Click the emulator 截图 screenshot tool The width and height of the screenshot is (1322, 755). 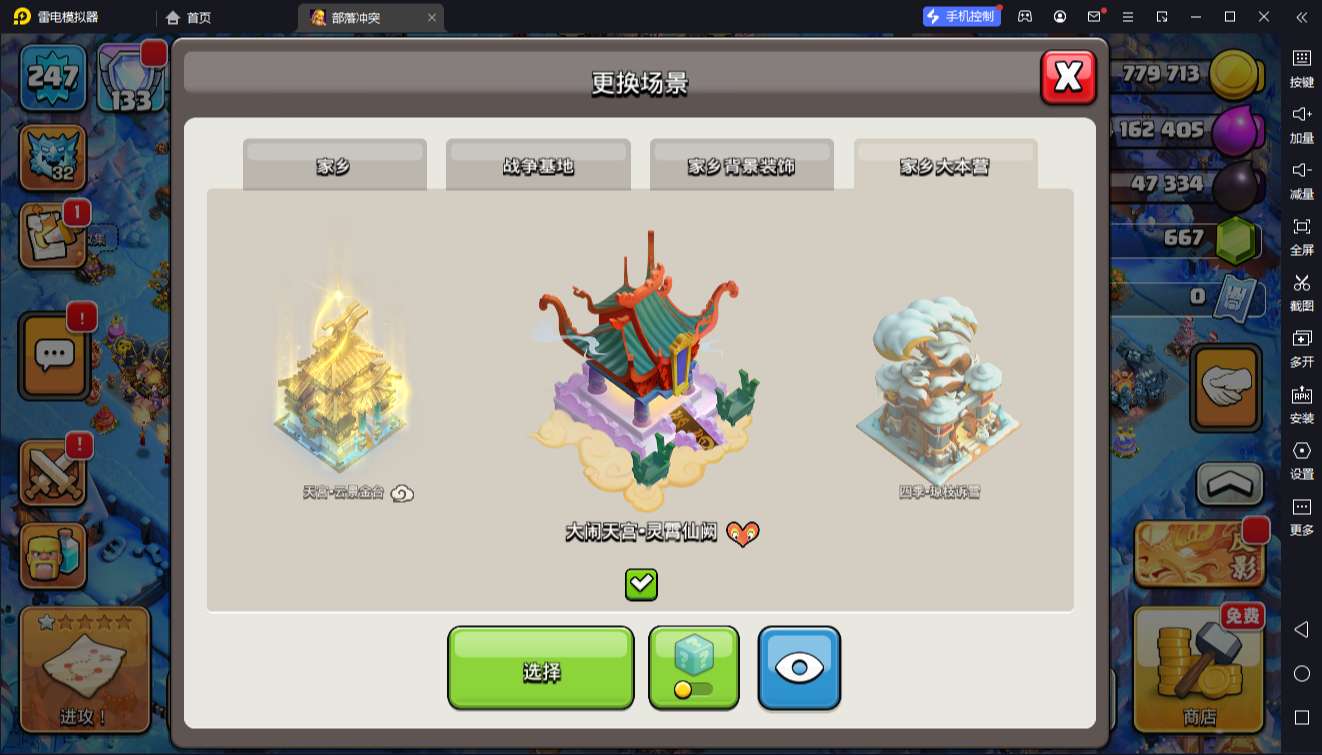(1301, 292)
